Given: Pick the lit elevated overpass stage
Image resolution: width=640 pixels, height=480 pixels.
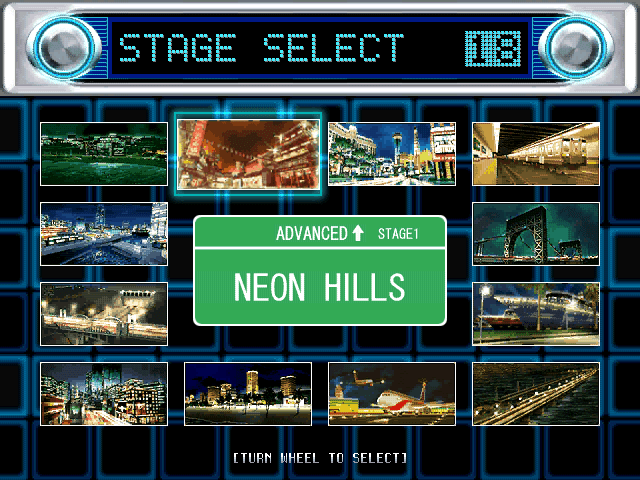Looking at the screenshot, I should pyautogui.click(x=104, y=314).
